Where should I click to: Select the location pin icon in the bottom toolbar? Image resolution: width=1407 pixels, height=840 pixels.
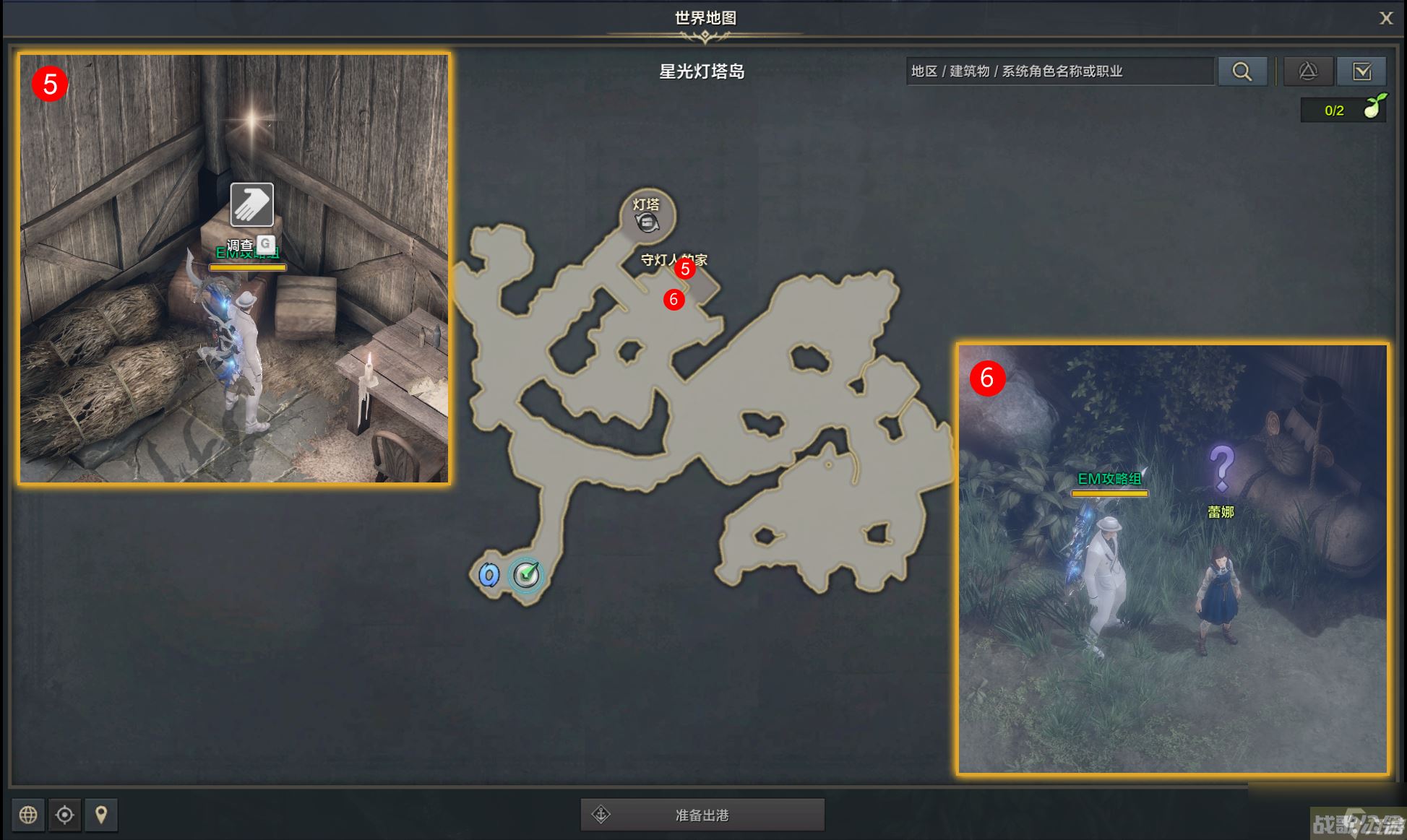point(101,815)
